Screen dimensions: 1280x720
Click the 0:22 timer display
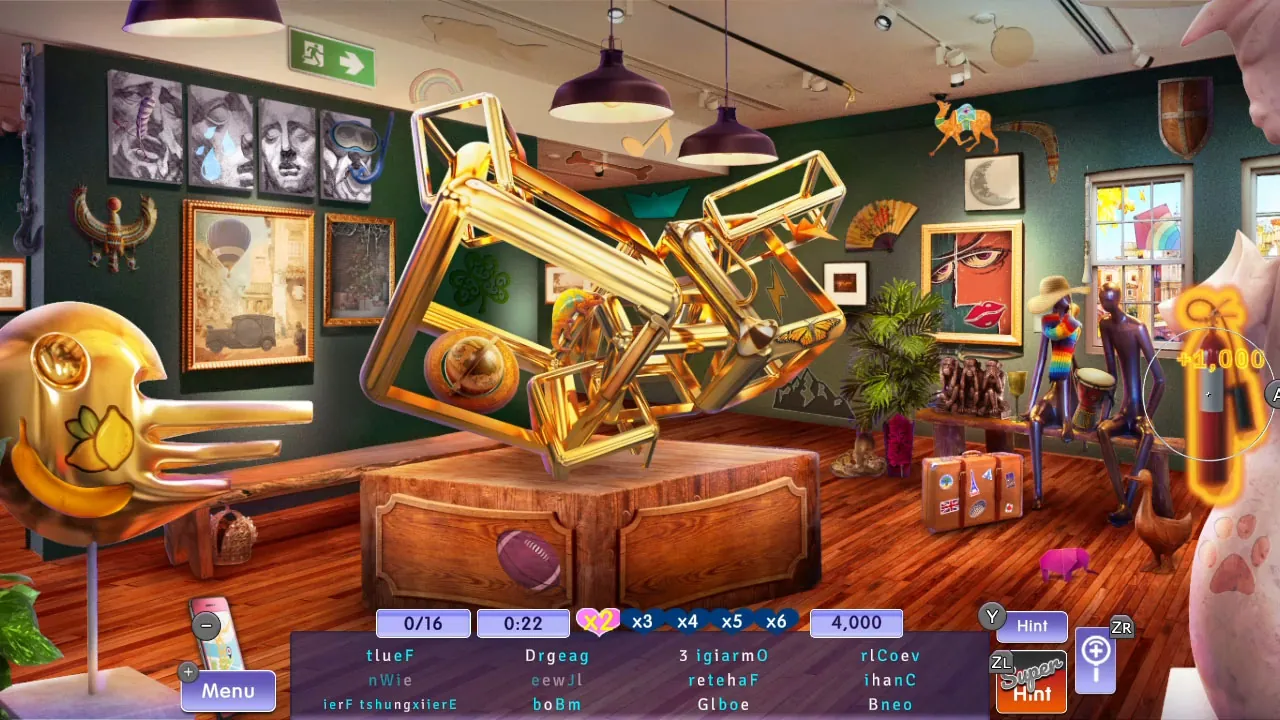point(523,623)
